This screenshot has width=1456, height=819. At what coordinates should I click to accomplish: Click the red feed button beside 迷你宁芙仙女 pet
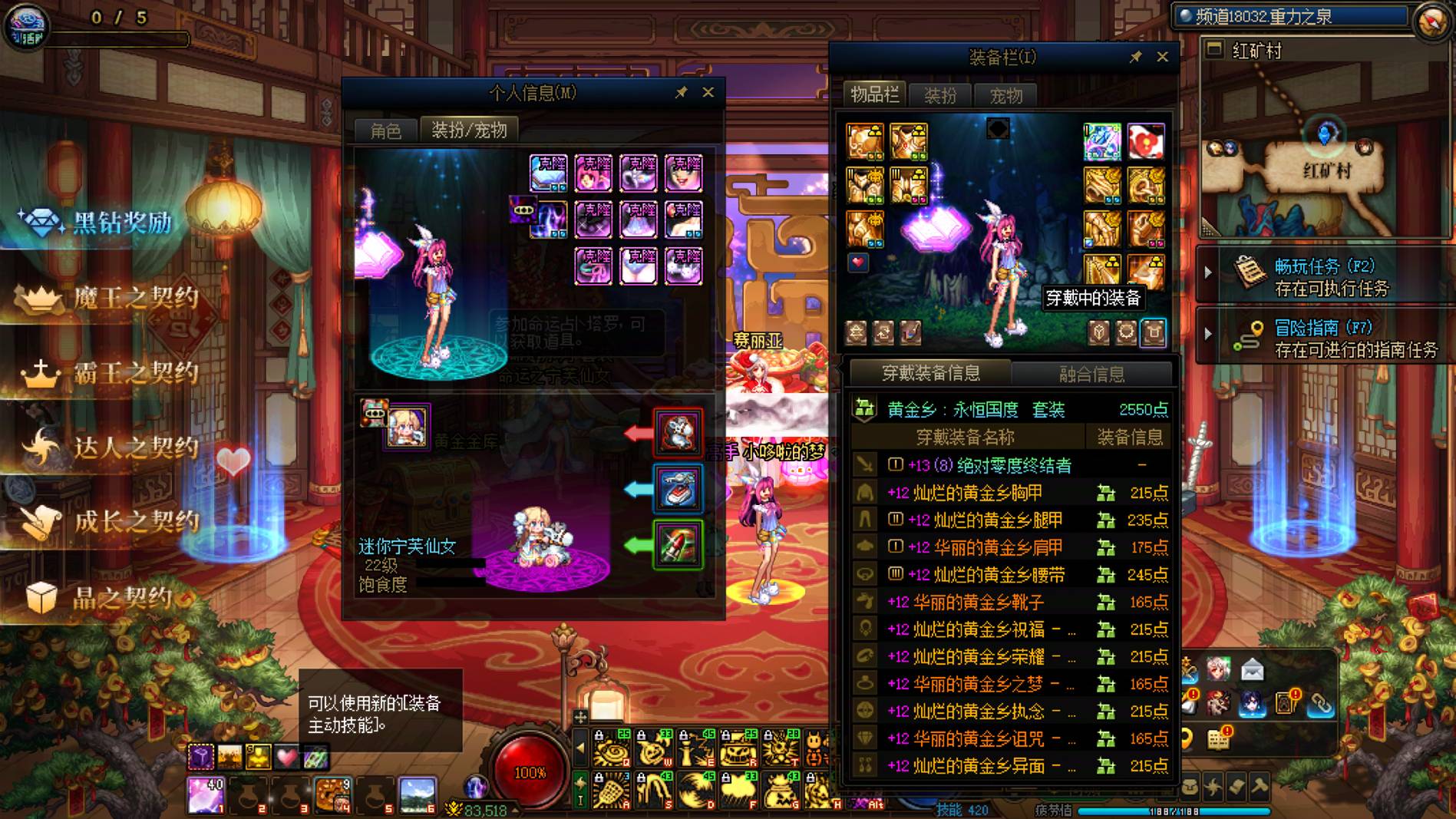pos(678,432)
